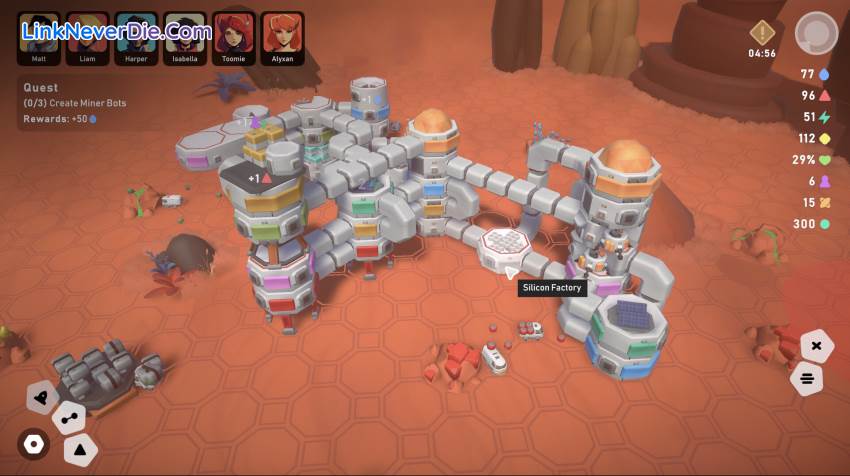Image resolution: width=850 pixels, height=476 pixels.
Task: Open the Create Miner Bots quest panel
Action: point(80,103)
